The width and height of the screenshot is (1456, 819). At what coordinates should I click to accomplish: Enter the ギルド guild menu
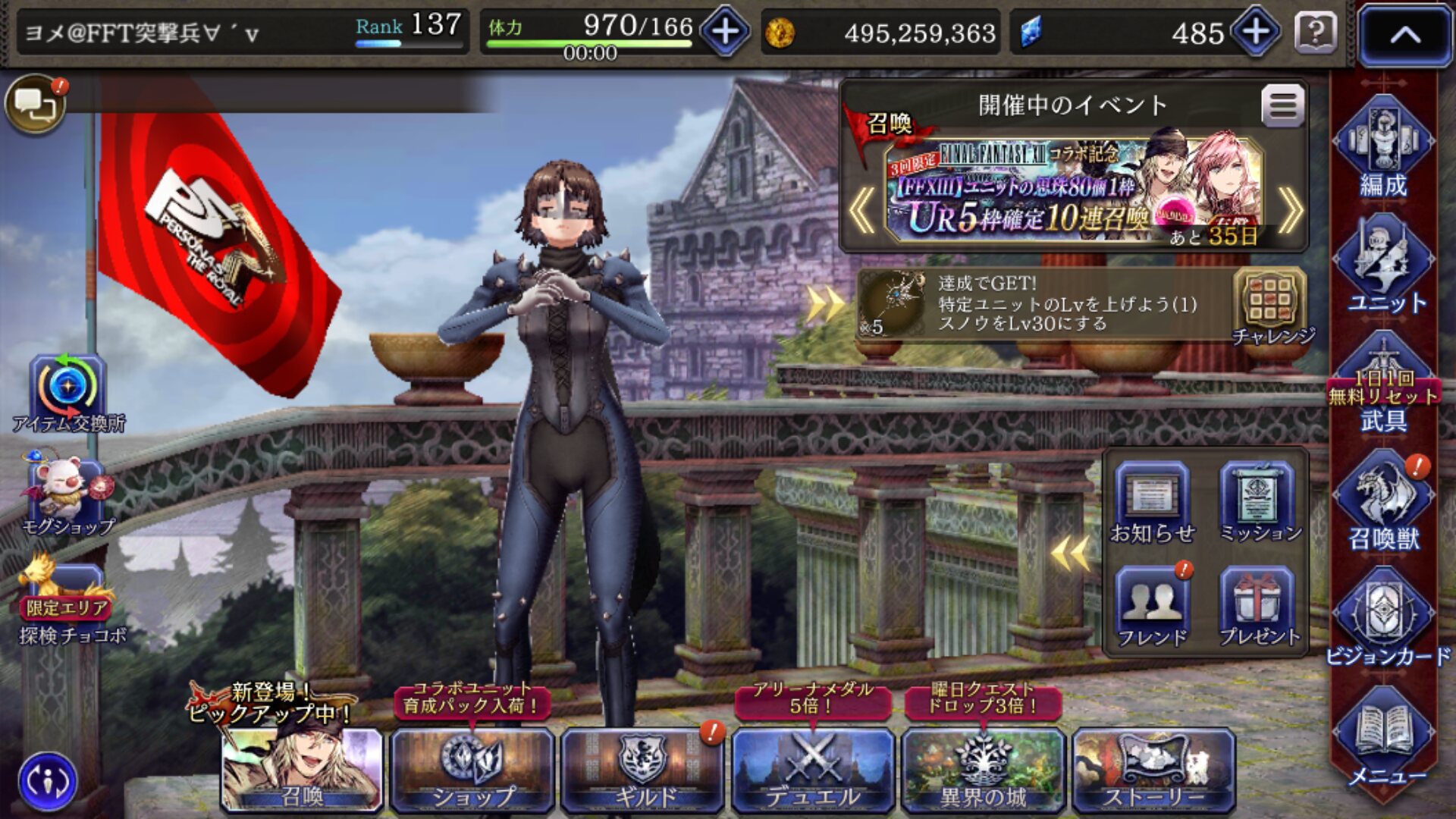pyautogui.click(x=642, y=770)
